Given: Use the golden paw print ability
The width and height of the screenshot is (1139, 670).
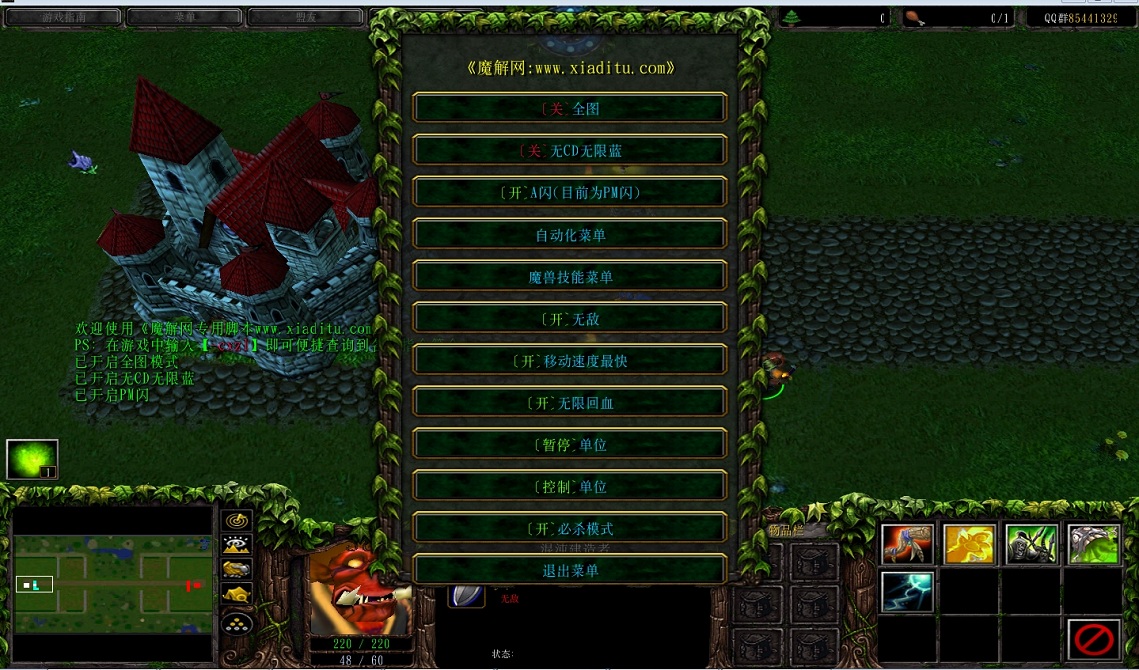Looking at the screenshot, I should point(969,545).
